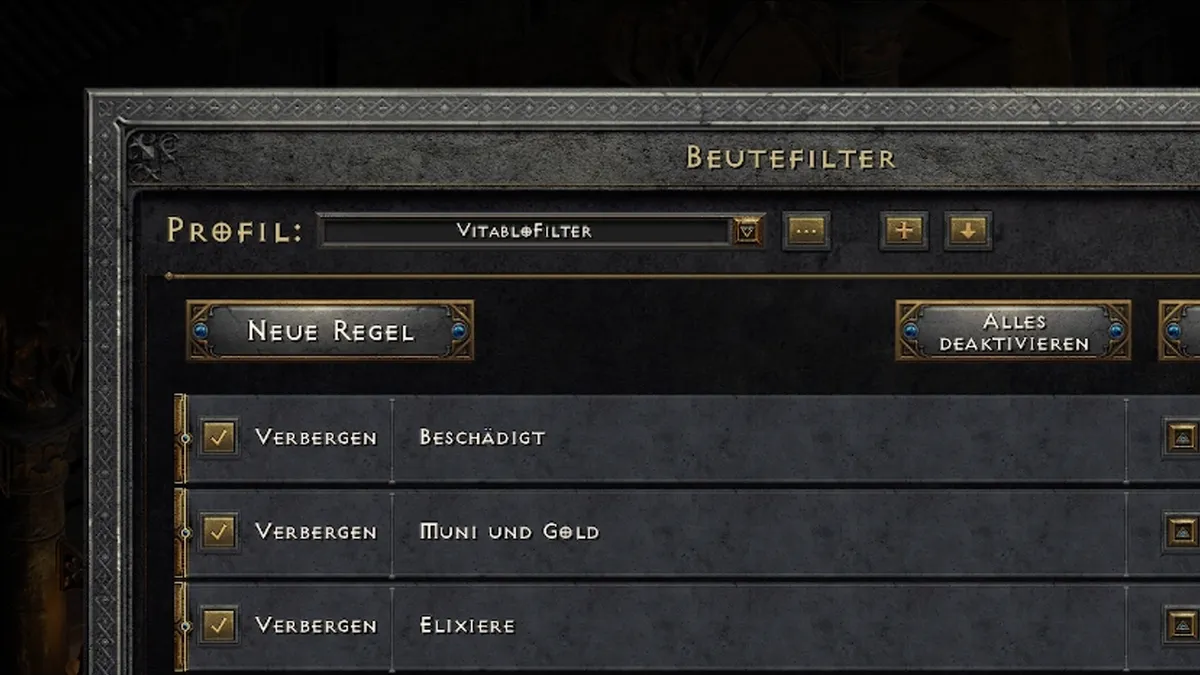Create a Neue Regel
Viewport: 1200px width, 675px height.
330,331
